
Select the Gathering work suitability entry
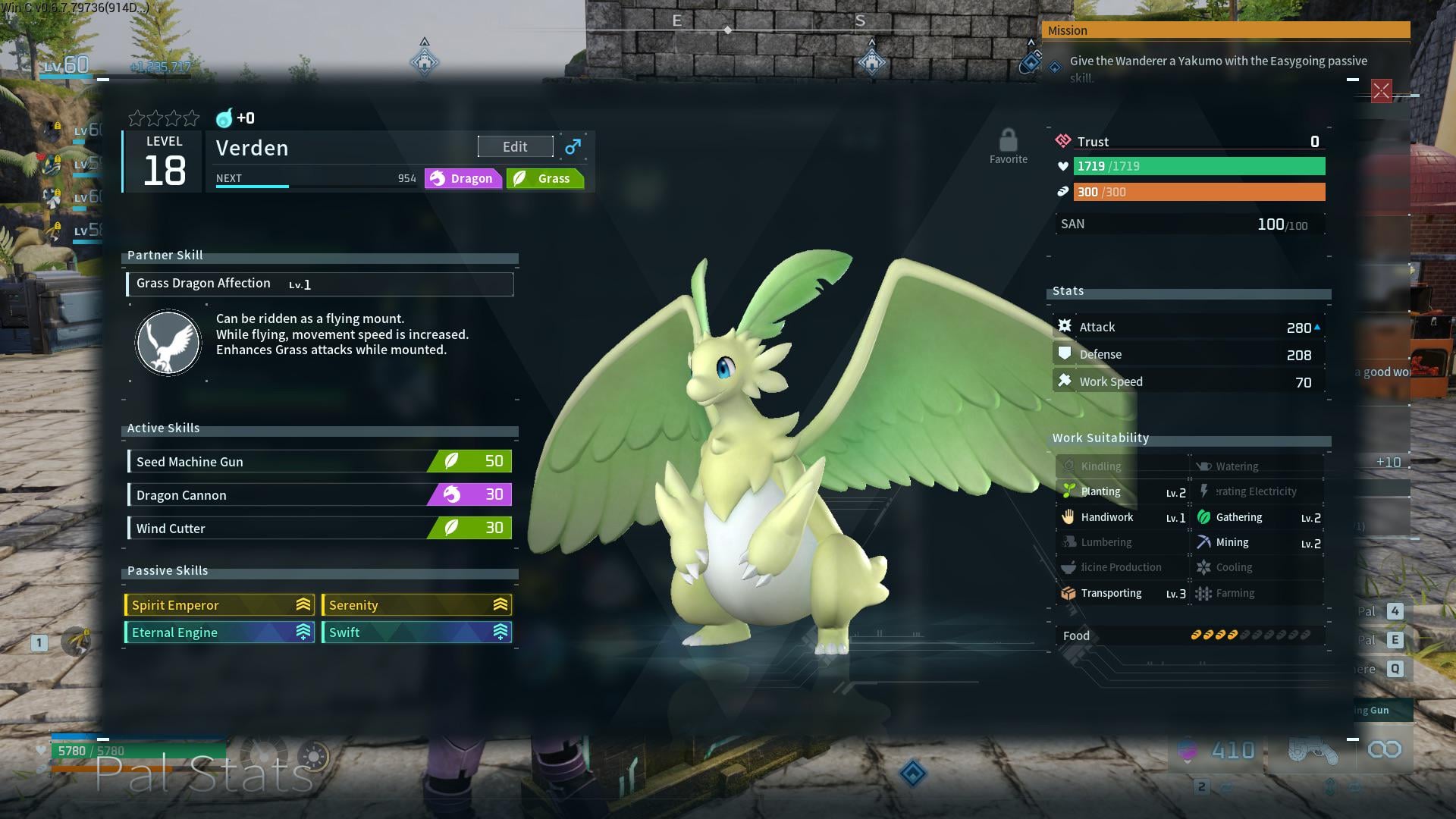click(1258, 517)
